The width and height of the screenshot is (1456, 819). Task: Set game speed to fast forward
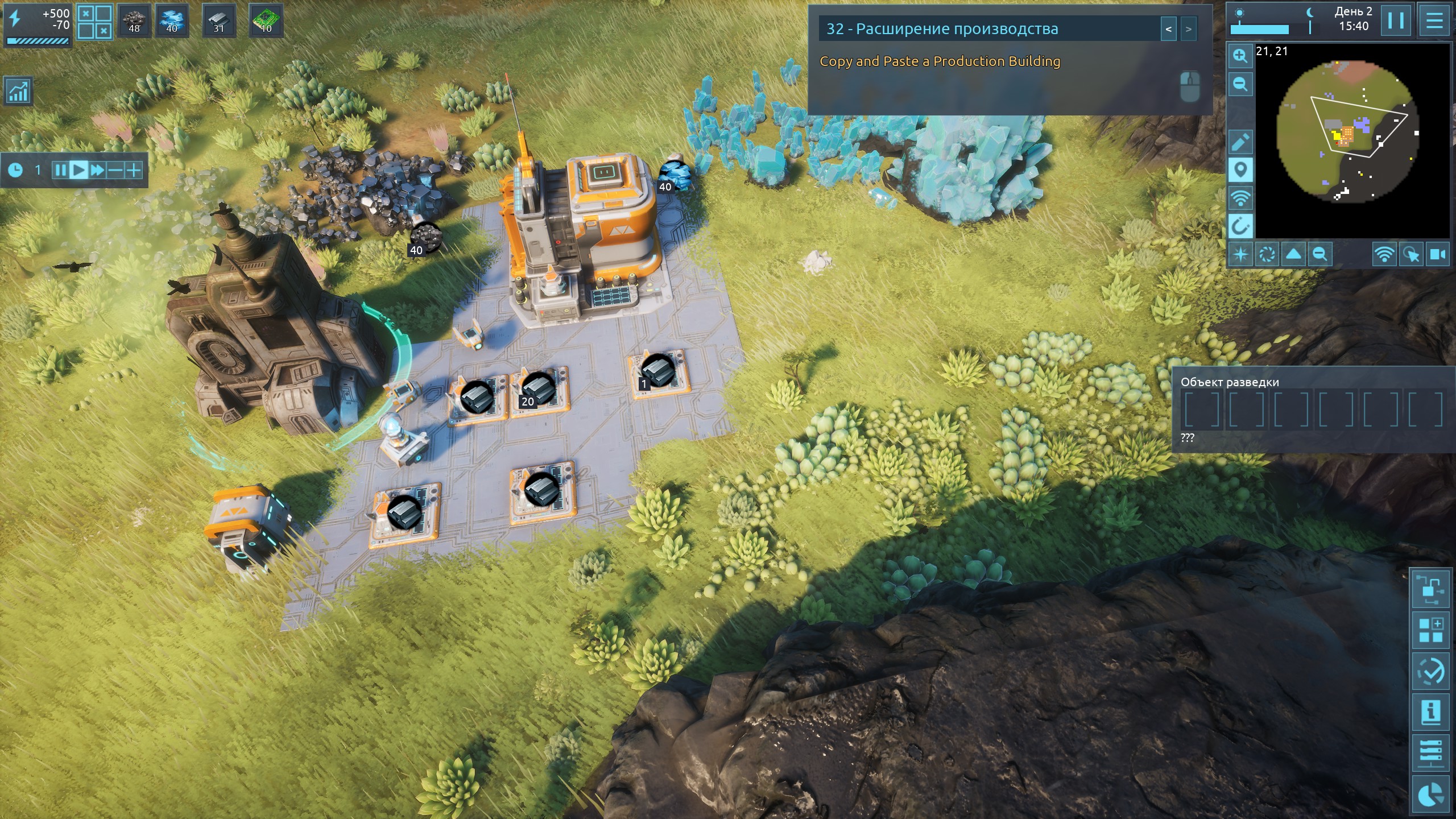point(97,170)
